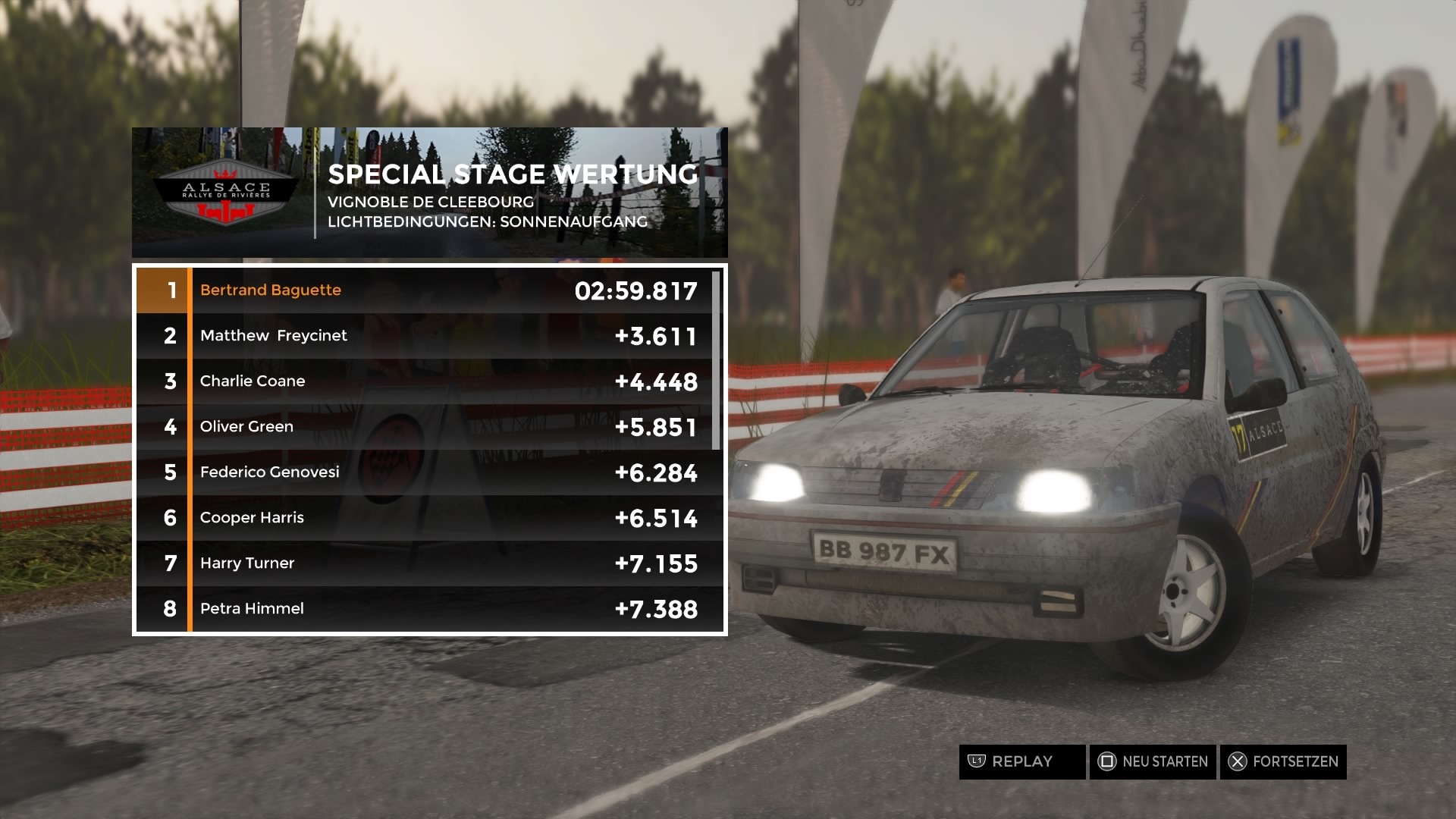Select Harry Turner's time entry

coord(429,563)
